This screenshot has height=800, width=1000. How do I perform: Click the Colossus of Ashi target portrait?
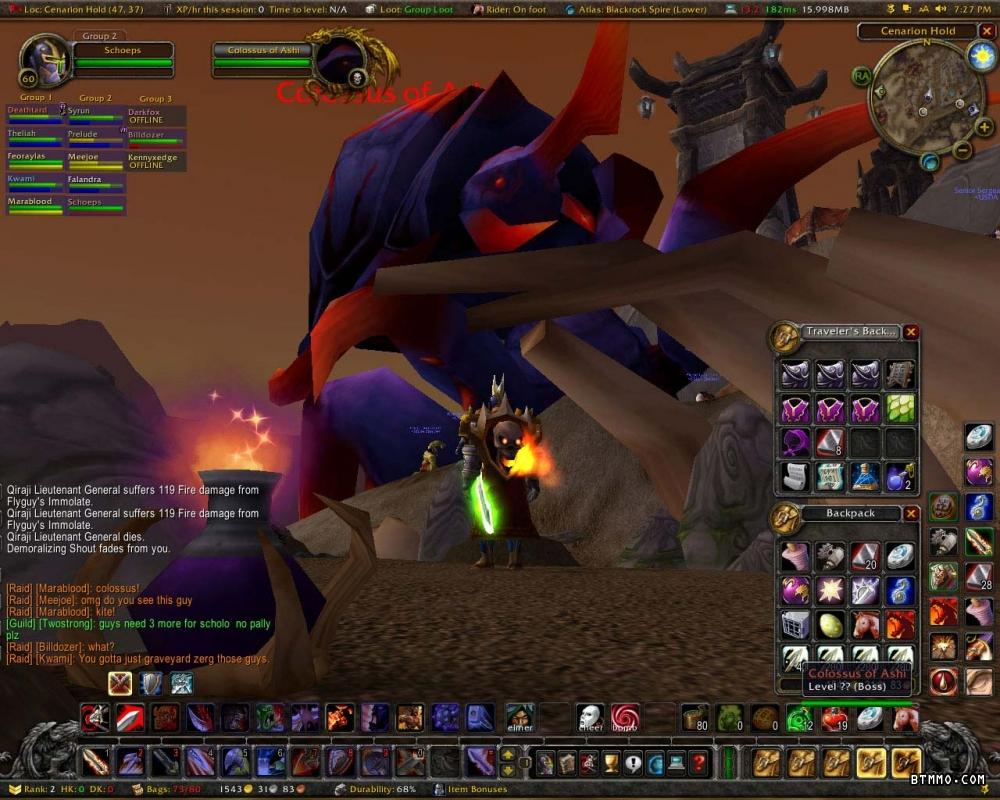[340, 62]
